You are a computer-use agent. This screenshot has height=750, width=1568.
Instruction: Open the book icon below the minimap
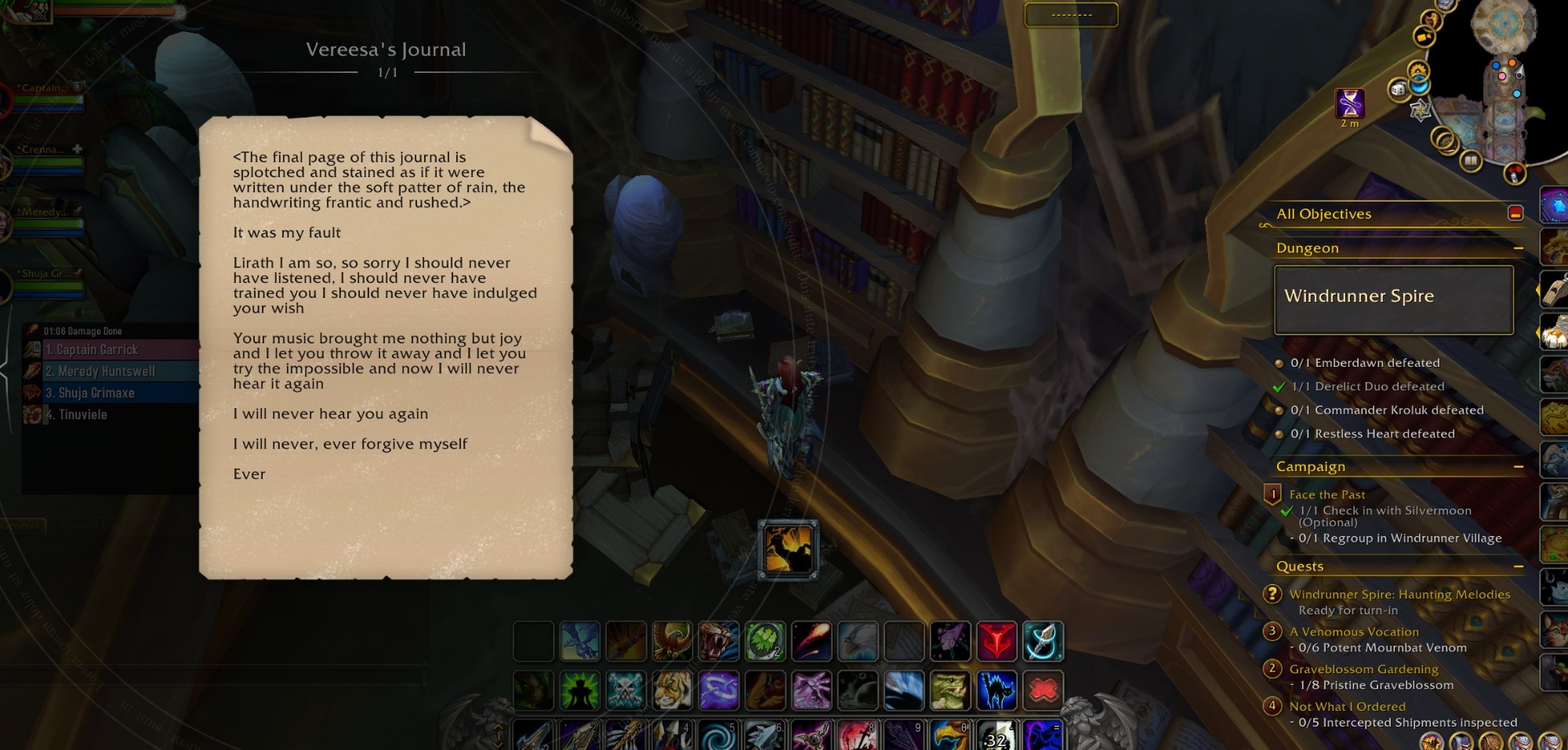click(x=1470, y=161)
